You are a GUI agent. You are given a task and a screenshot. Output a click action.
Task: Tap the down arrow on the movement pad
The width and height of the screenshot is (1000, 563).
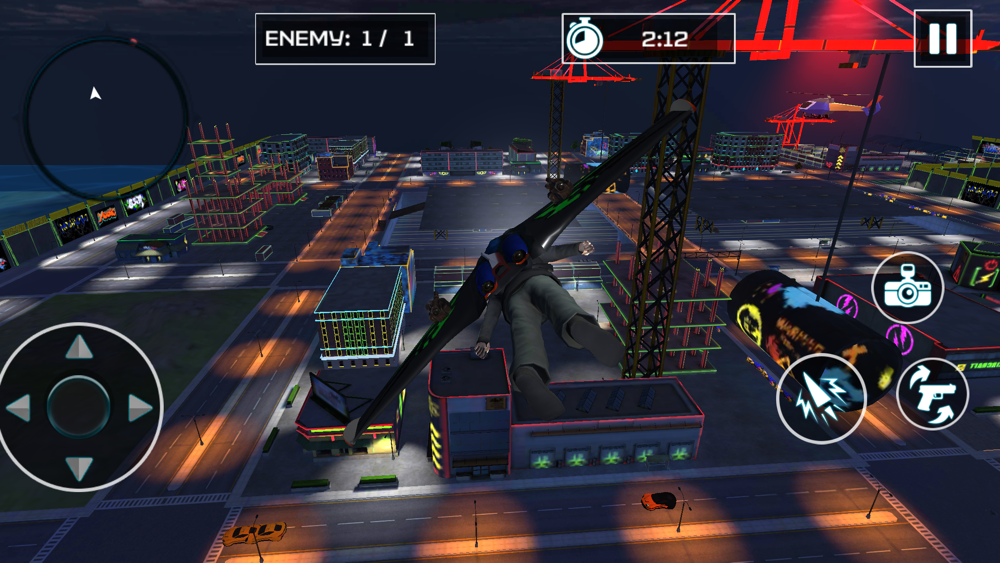pyautogui.click(x=79, y=467)
